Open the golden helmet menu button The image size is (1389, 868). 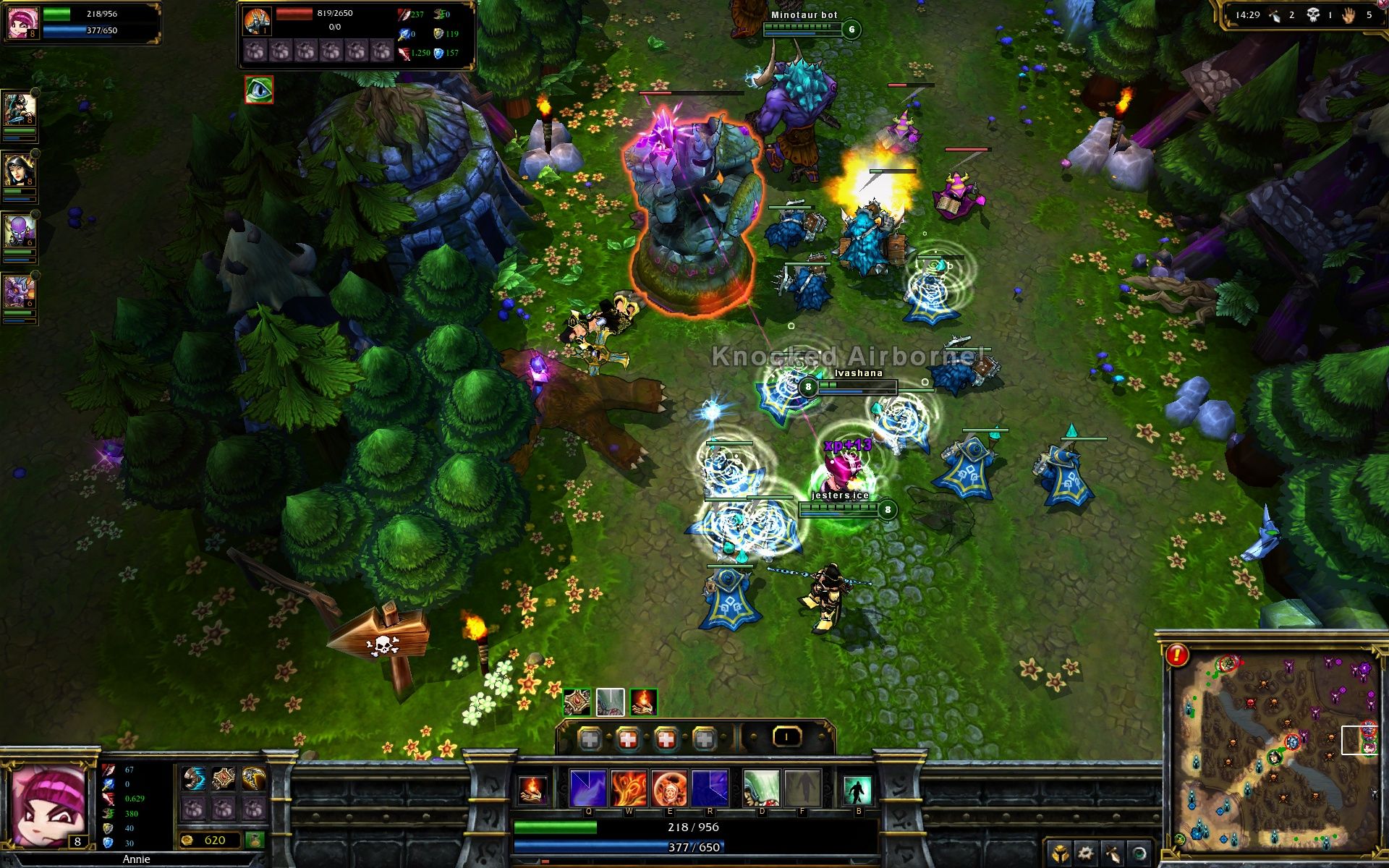coord(1059,854)
